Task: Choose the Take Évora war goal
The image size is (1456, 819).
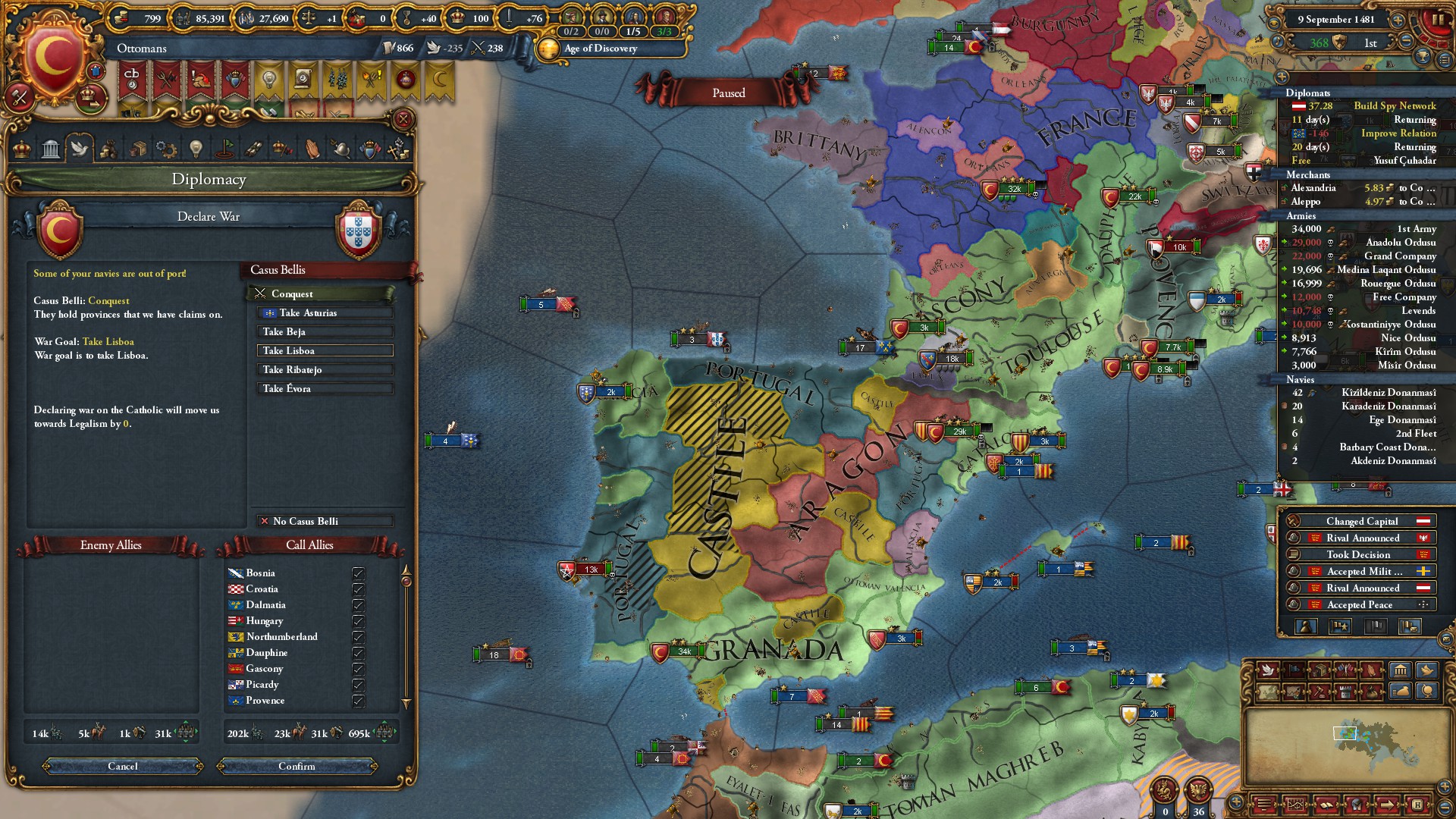Action: pos(325,388)
